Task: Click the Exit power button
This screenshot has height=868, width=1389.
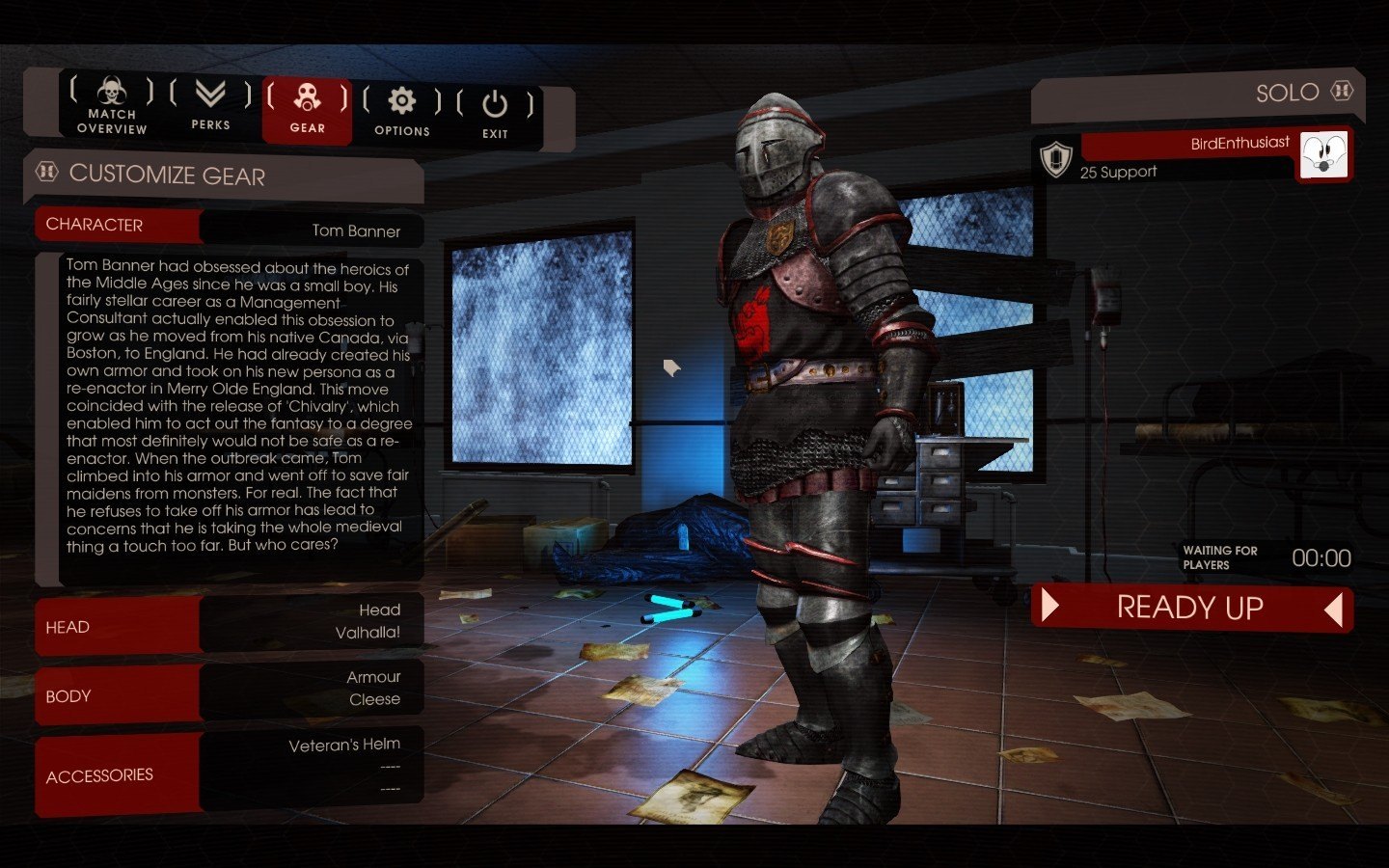Action: tap(495, 115)
